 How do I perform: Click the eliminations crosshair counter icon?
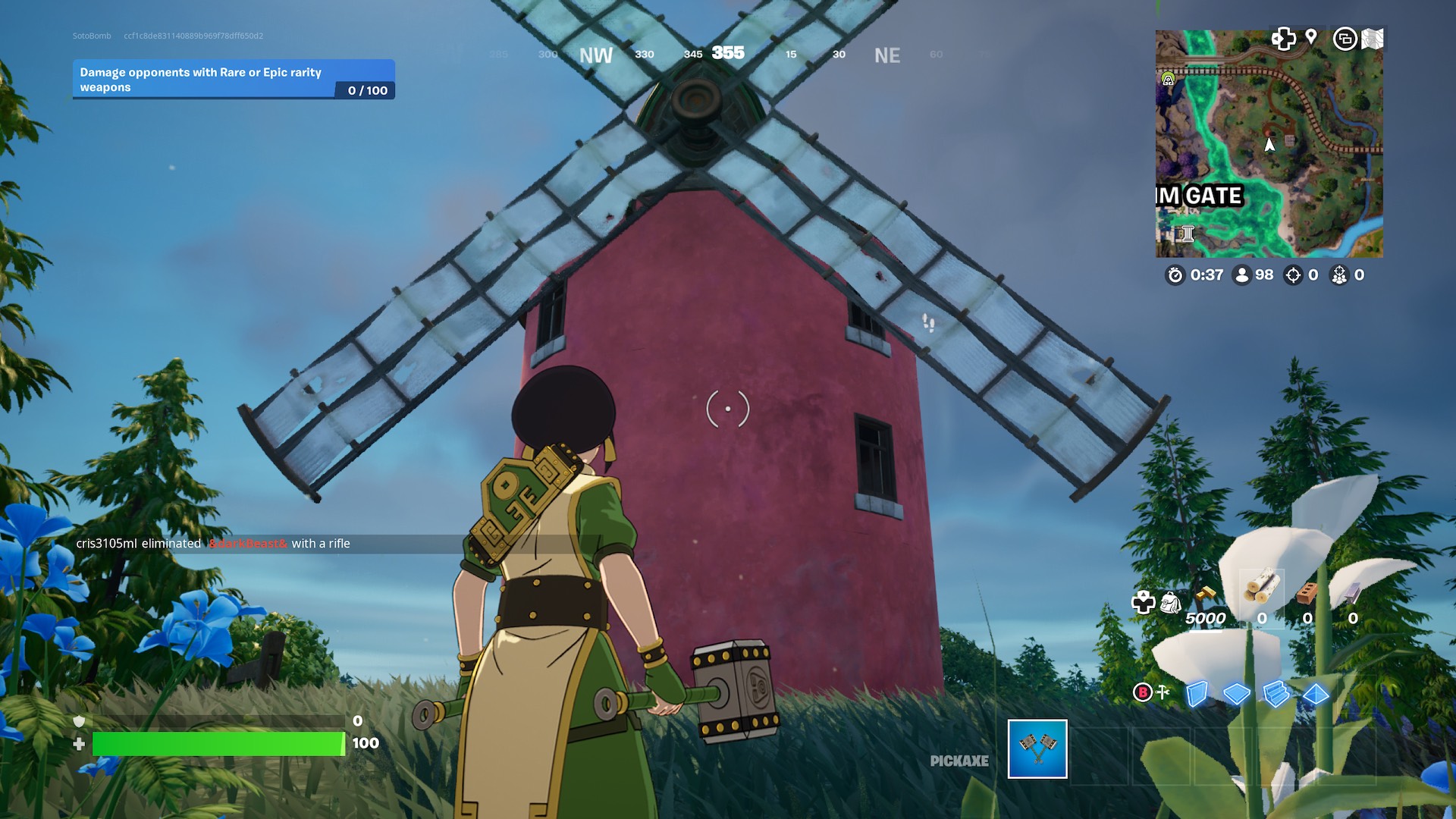1293,276
